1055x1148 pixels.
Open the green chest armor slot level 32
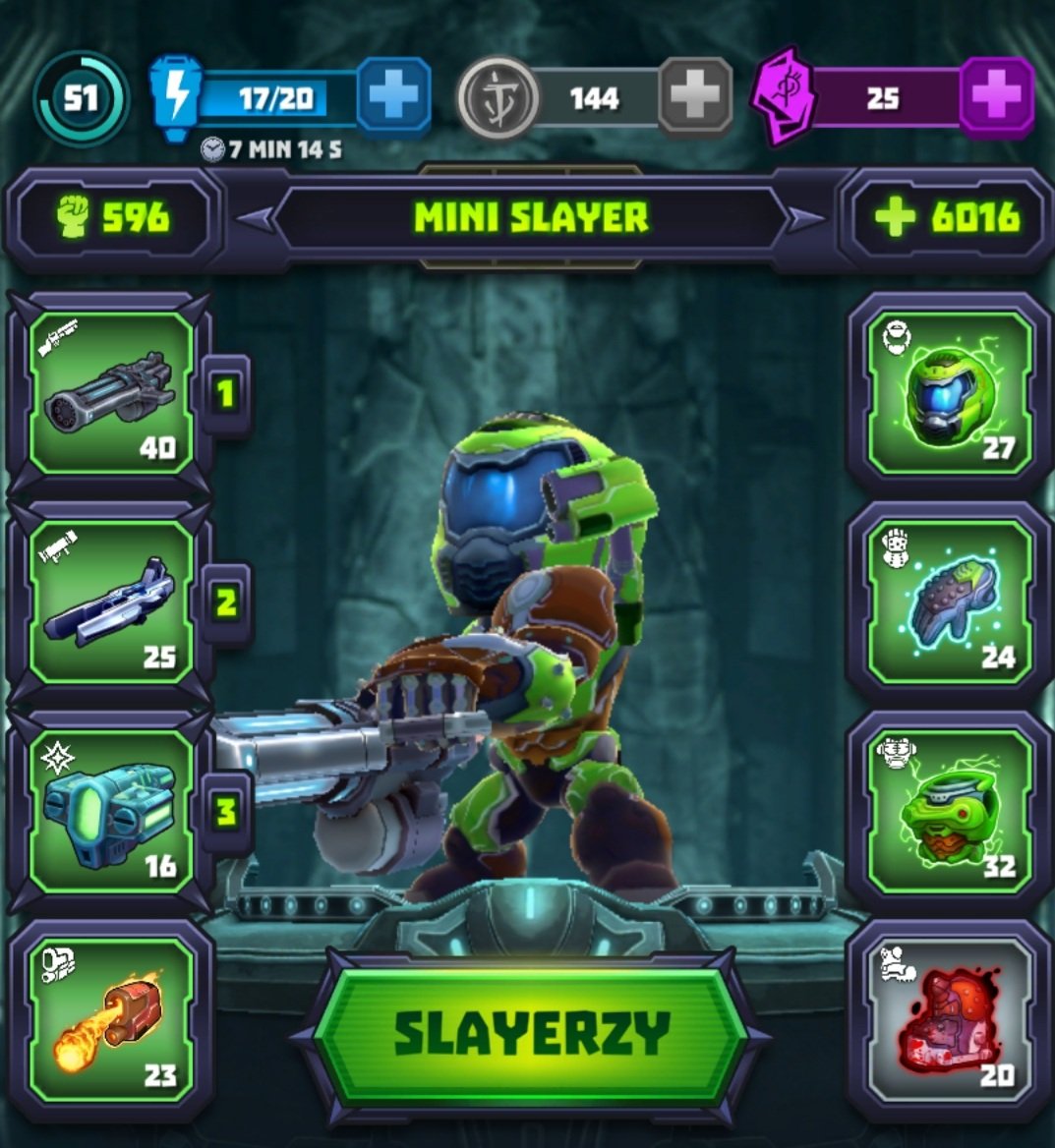(950, 812)
